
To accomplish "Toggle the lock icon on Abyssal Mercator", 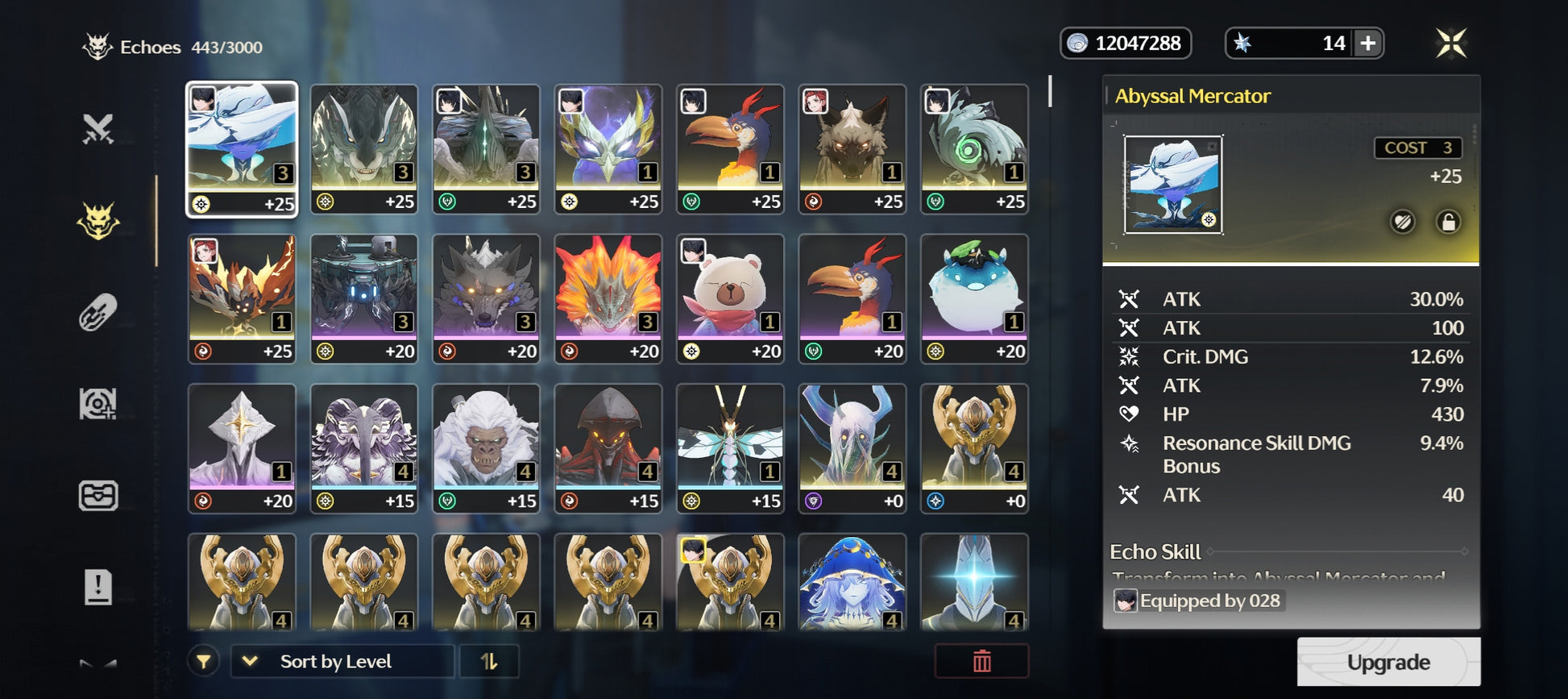I will pos(1448,222).
